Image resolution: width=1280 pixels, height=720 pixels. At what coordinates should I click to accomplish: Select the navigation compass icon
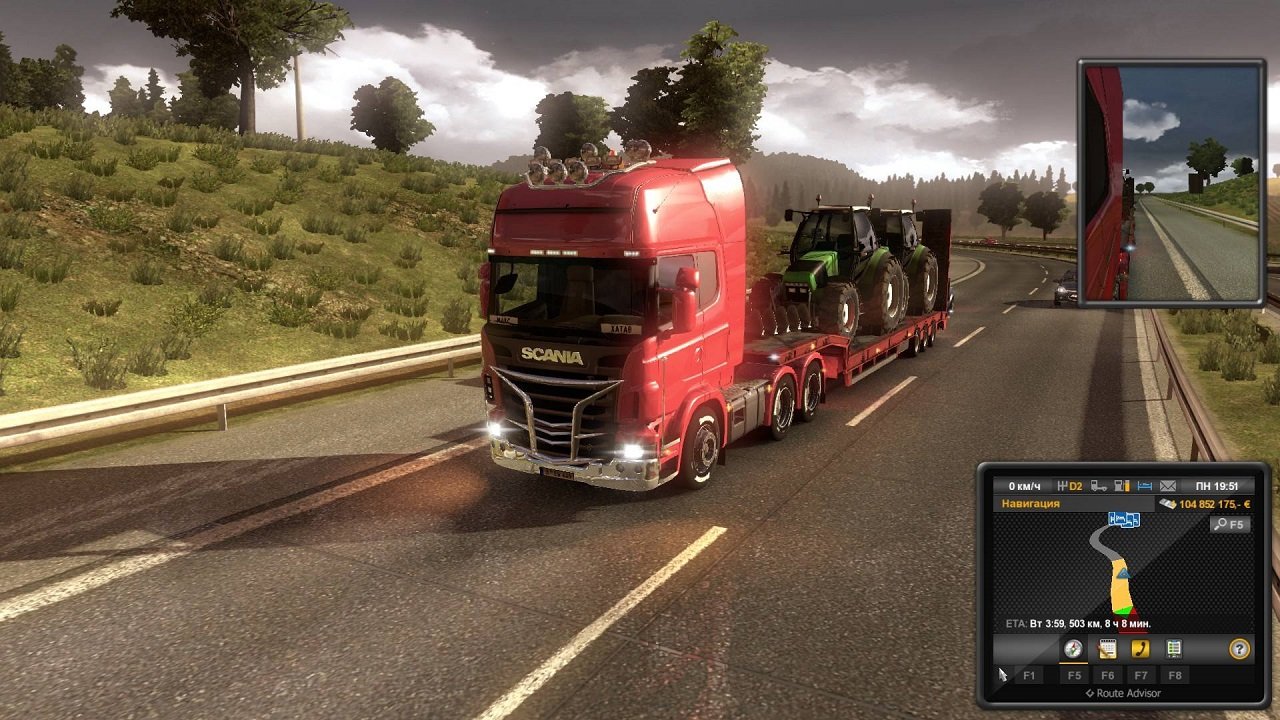tap(1073, 648)
